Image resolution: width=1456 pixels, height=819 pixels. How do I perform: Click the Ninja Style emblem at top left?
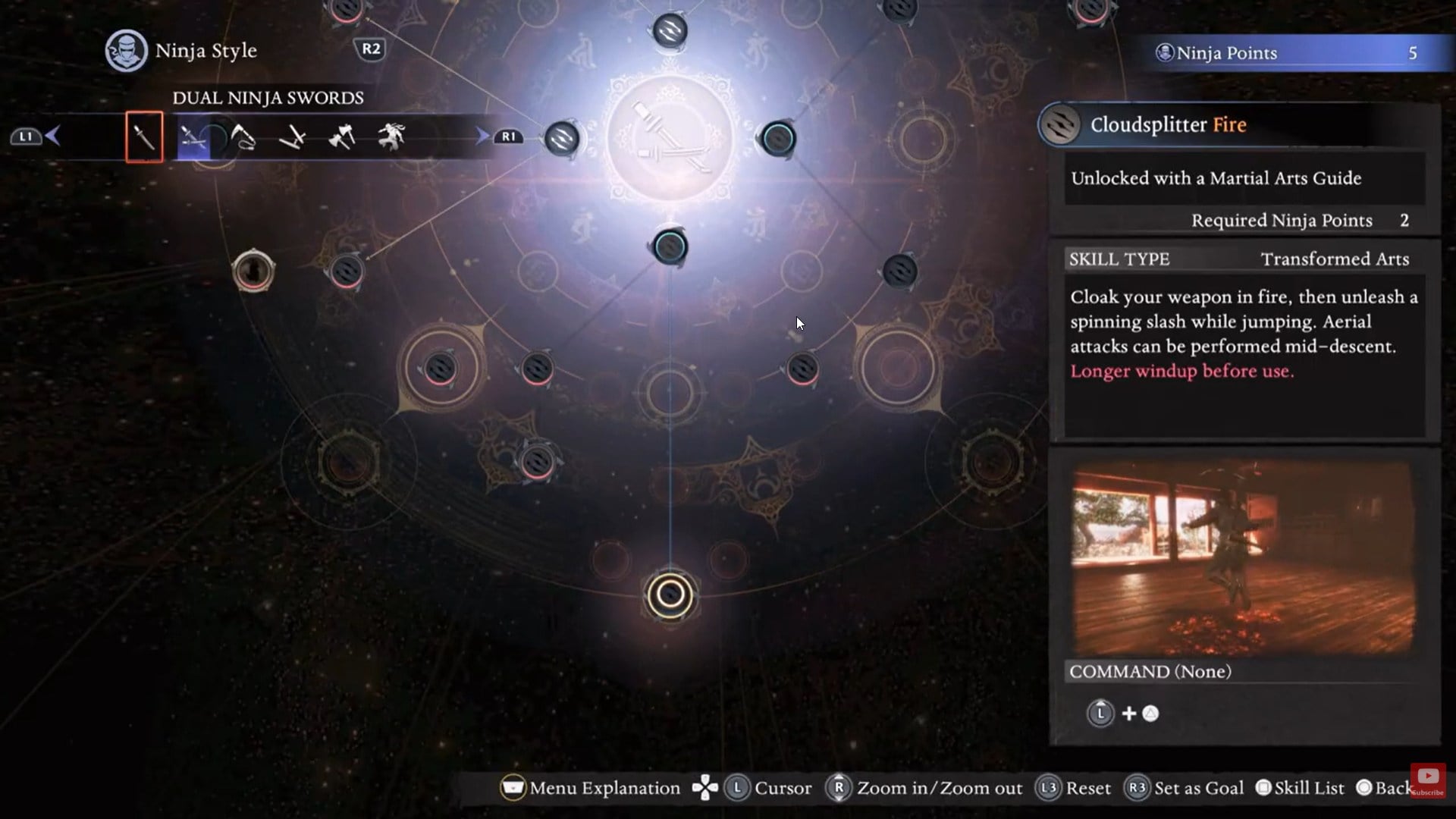pyautogui.click(x=126, y=50)
